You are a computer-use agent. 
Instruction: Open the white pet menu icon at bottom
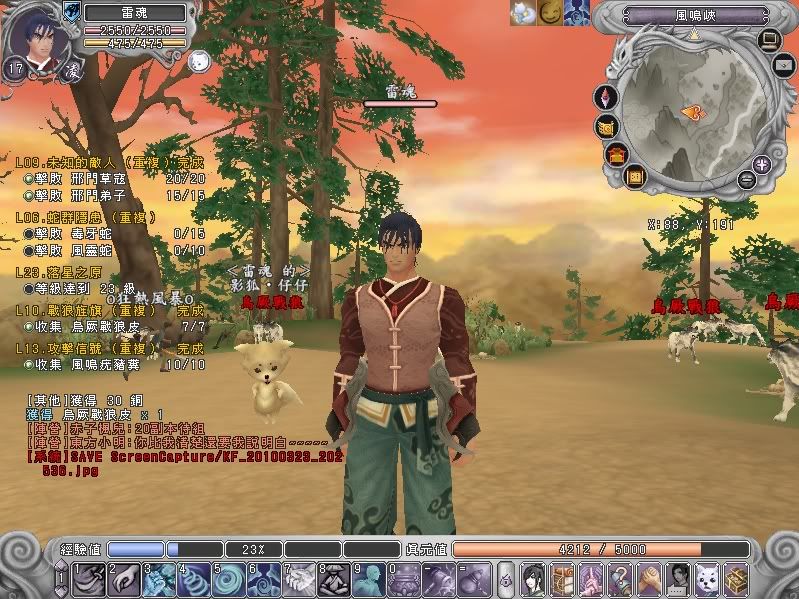coord(708,578)
